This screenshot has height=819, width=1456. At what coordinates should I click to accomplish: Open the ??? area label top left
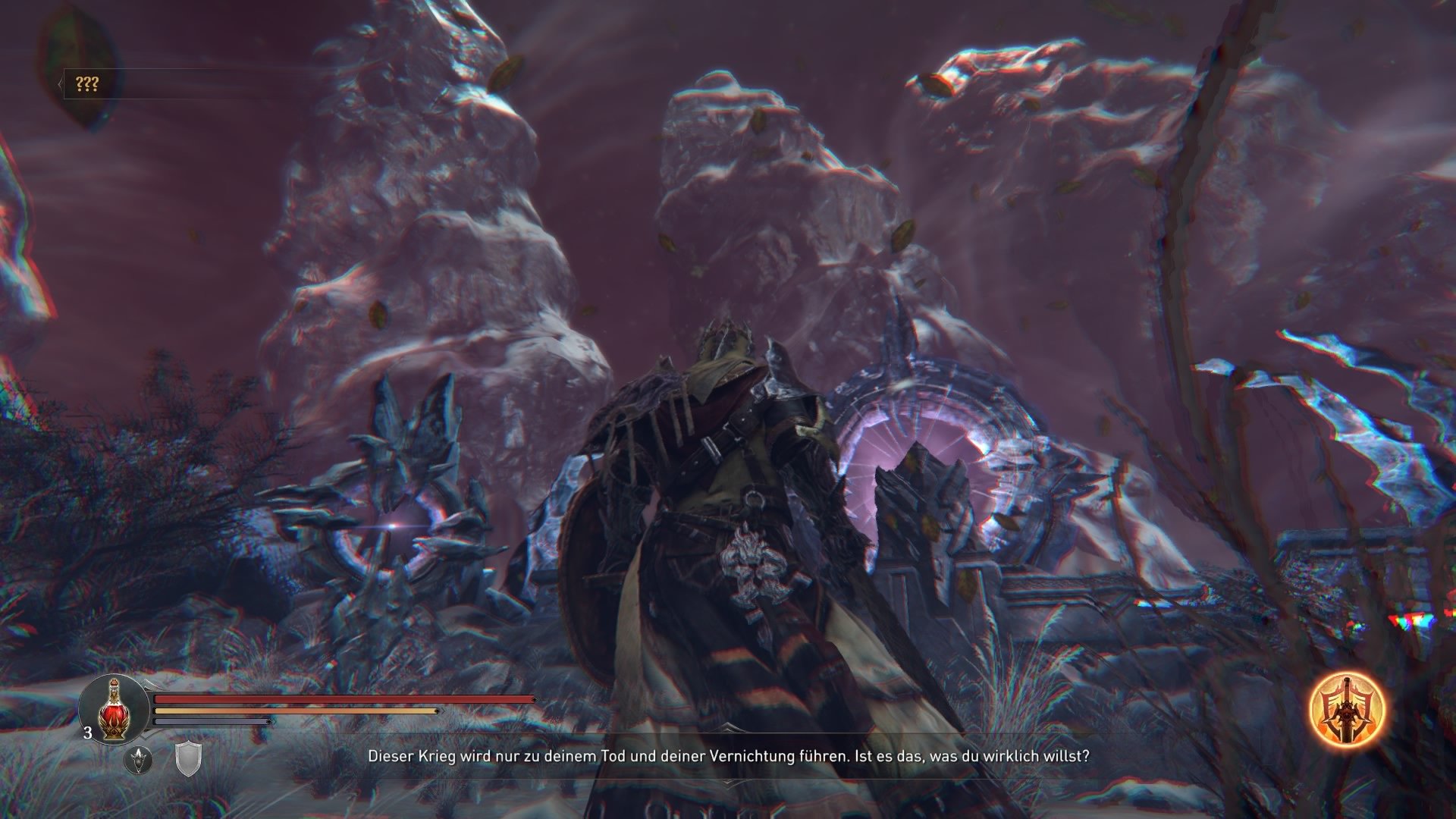87,83
